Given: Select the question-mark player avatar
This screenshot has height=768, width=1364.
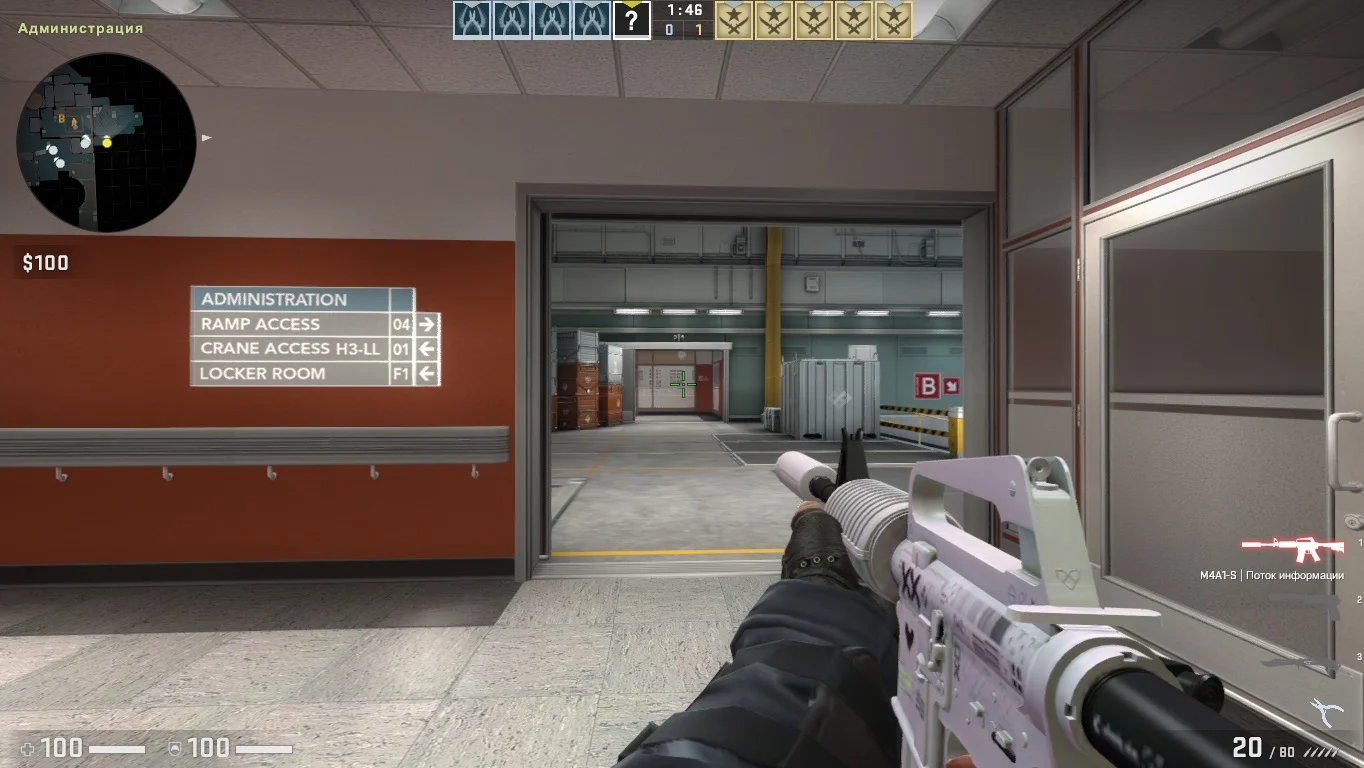Looking at the screenshot, I should click(631, 20).
